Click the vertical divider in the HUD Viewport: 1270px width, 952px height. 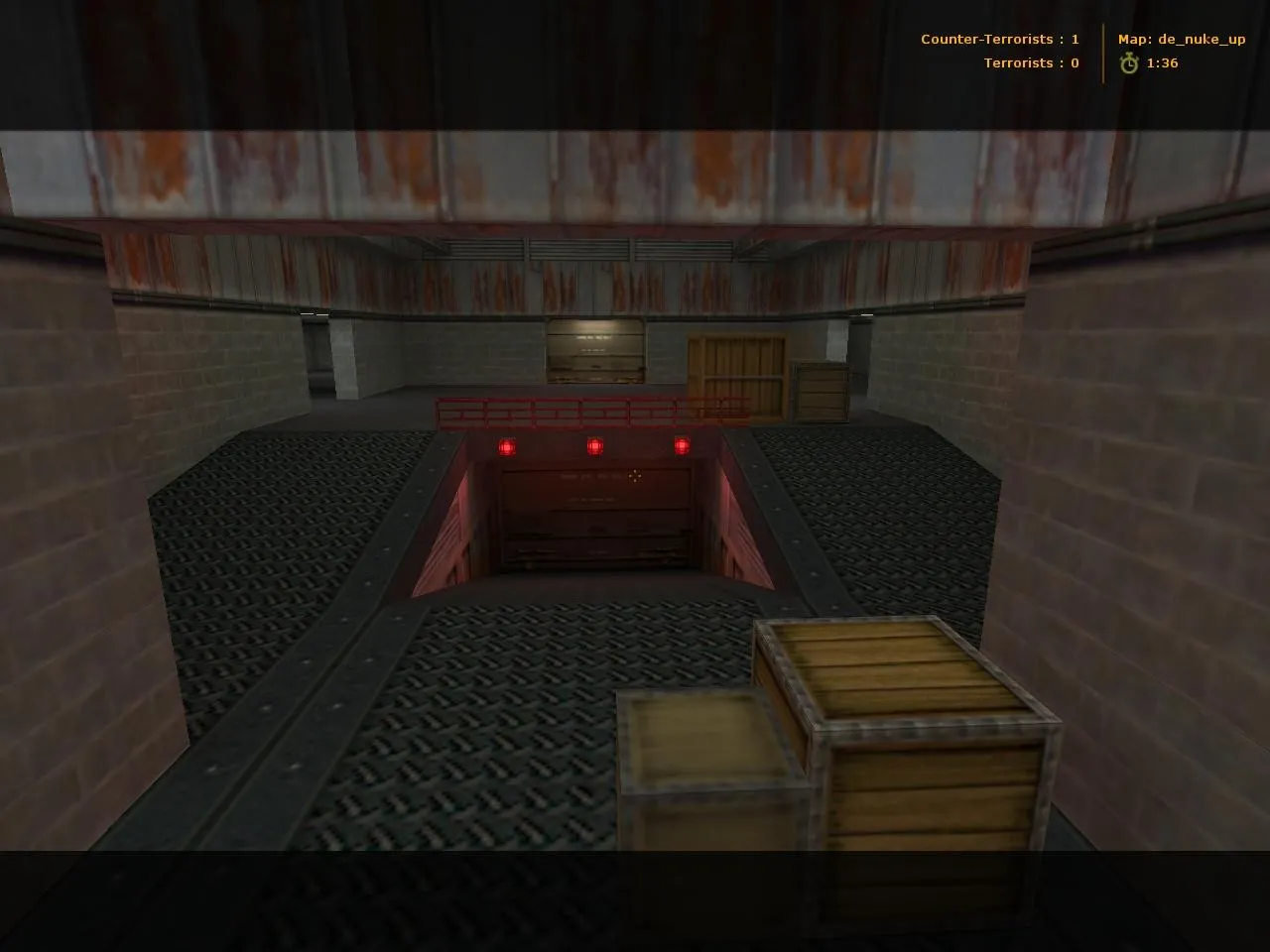coord(1104,51)
